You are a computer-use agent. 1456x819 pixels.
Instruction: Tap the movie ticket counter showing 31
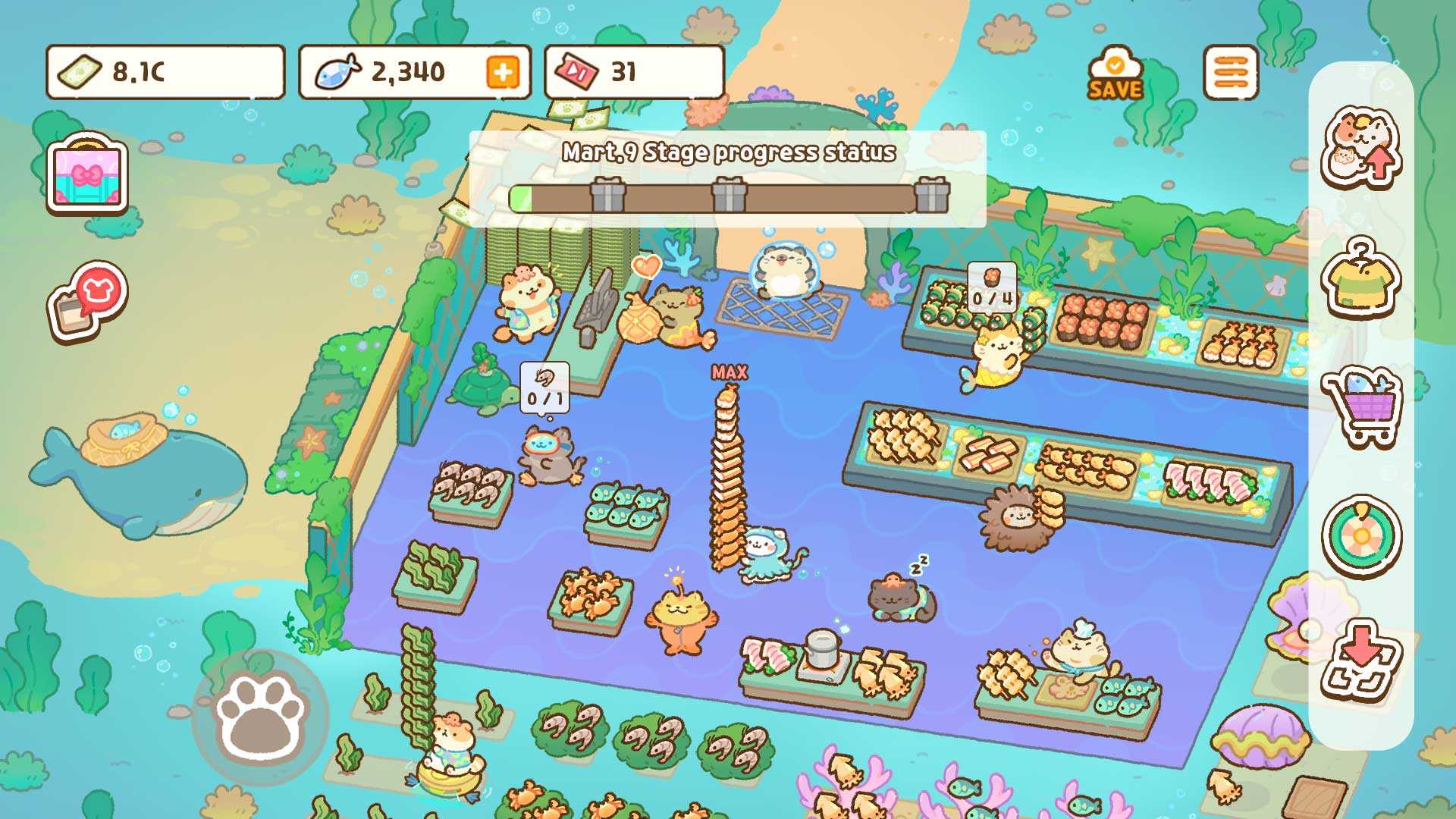click(x=634, y=73)
